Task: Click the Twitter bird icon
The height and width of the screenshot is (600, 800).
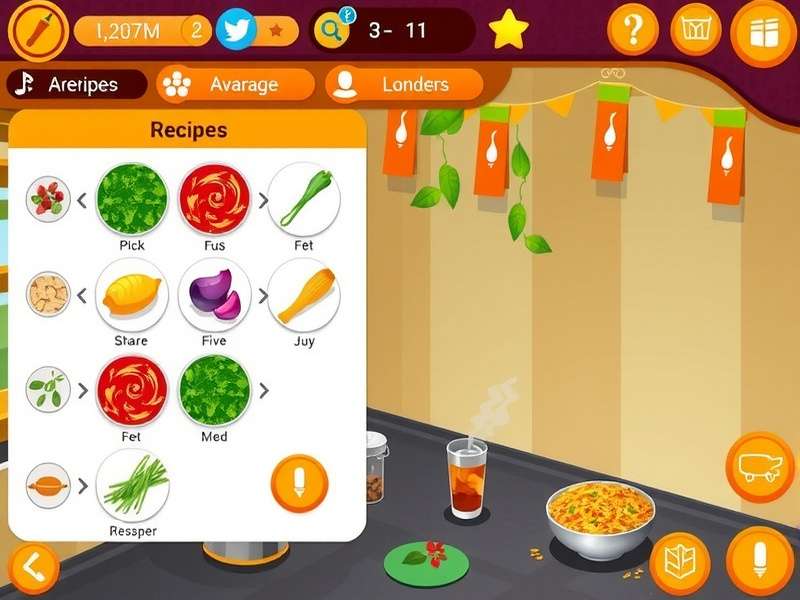Action: pos(236,30)
